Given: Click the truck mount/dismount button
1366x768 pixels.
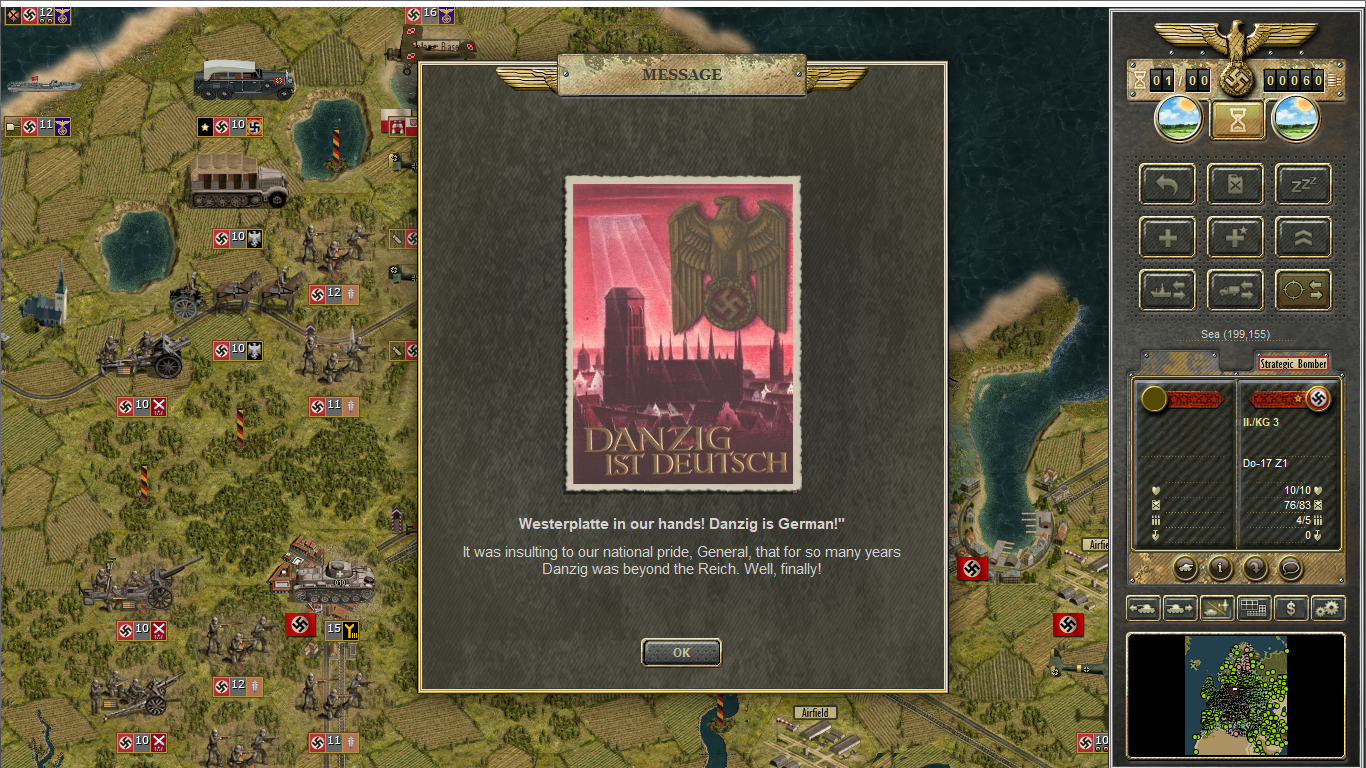Looking at the screenshot, I should [x=1235, y=291].
